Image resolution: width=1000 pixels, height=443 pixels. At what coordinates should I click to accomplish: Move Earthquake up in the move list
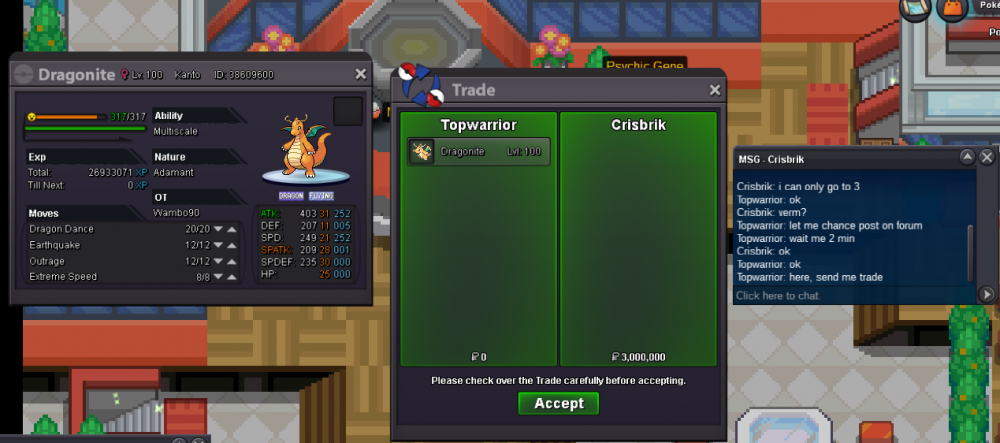coord(232,245)
